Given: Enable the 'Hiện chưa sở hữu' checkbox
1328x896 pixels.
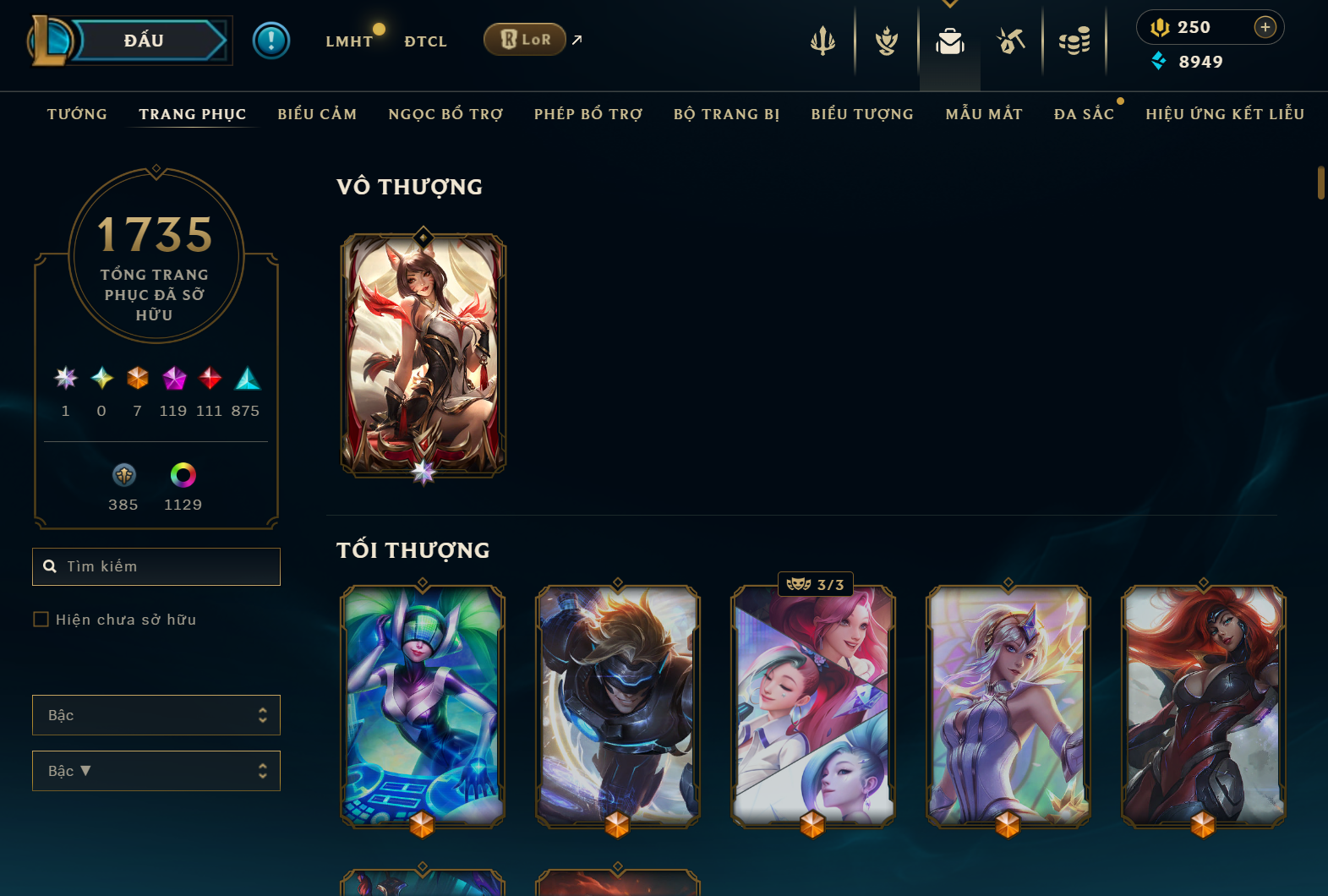Looking at the screenshot, I should click(41, 619).
